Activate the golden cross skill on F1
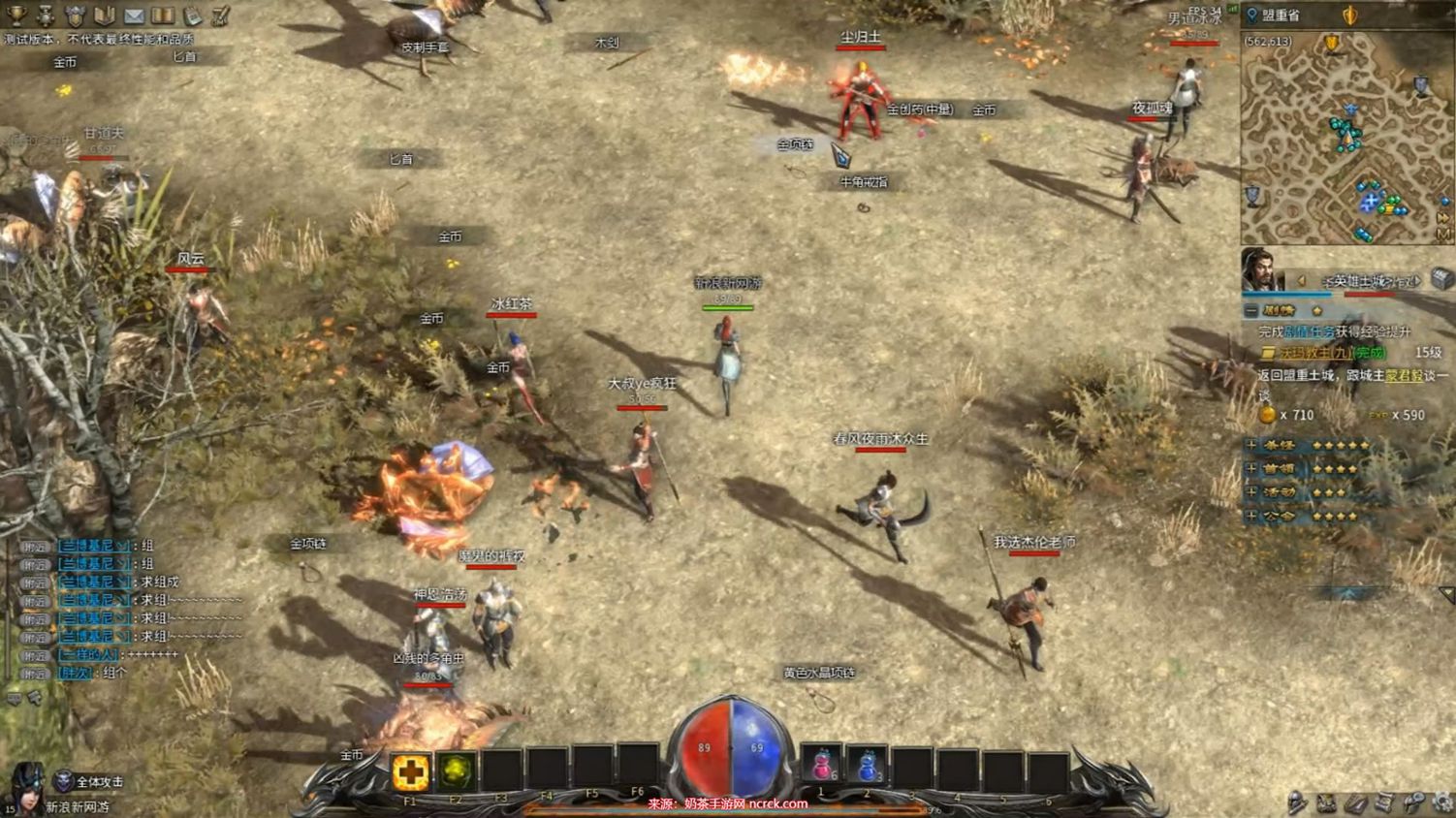 pyautogui.click(x=410, y=771)
